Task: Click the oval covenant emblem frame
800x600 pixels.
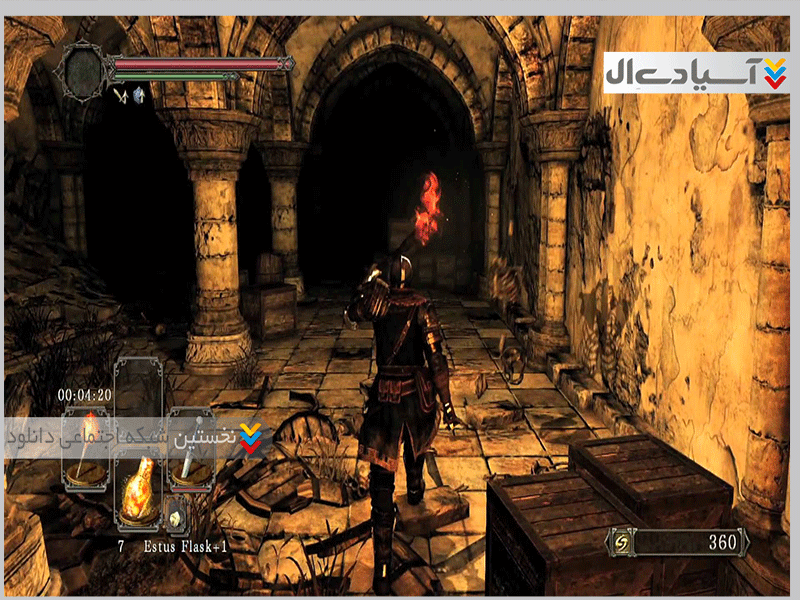Action: coord(83,69)
